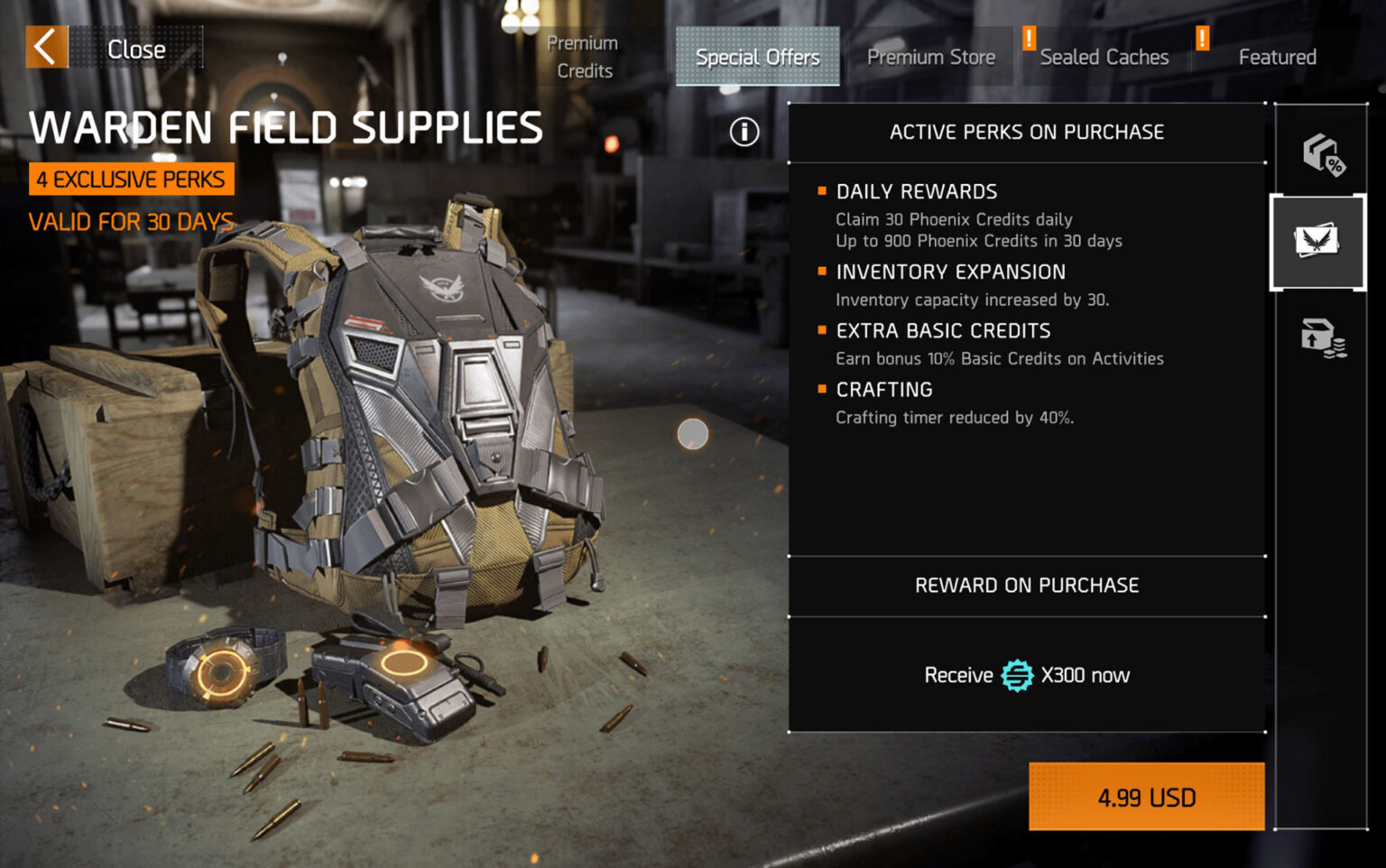The width and height of the screenshot is (1386, 868).
Task: Click the orange bullet beside Daily Rewards
Action: [x=822, y=190]
